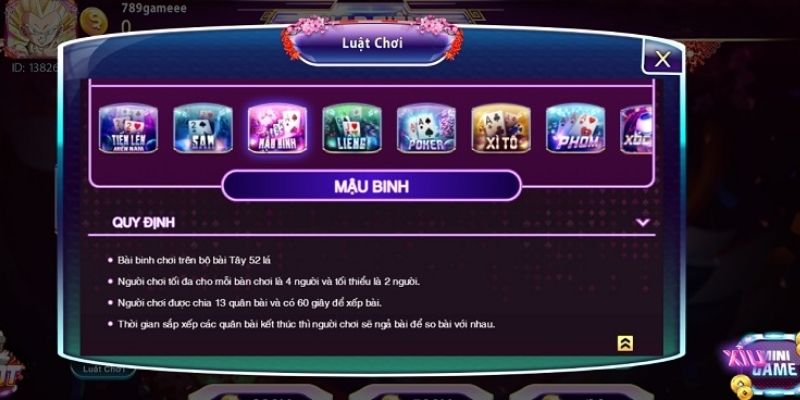The width and height of the screenshot is (800, 400).
Task: Choose the Sâm card game tab
Action: click(x=201, y=130)
